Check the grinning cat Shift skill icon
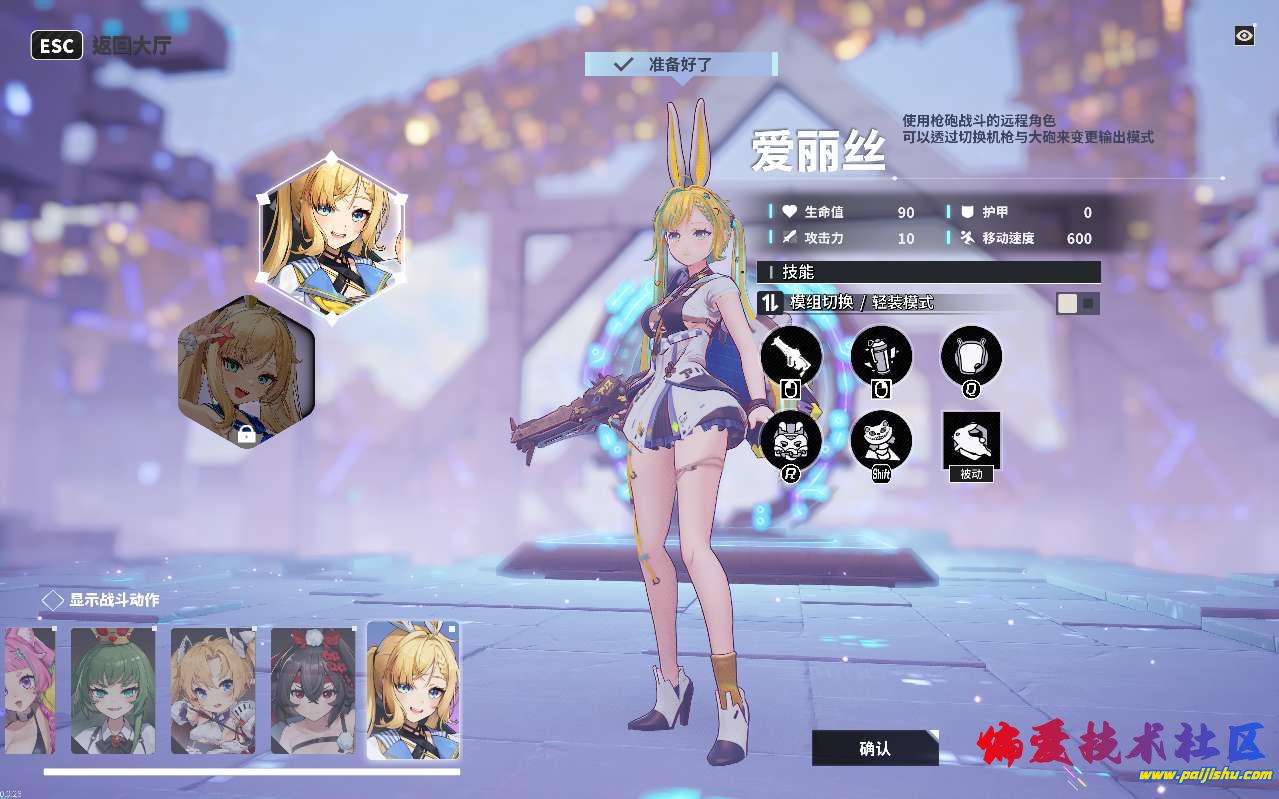The image size is (1279, 799). (x=881, y=440)
